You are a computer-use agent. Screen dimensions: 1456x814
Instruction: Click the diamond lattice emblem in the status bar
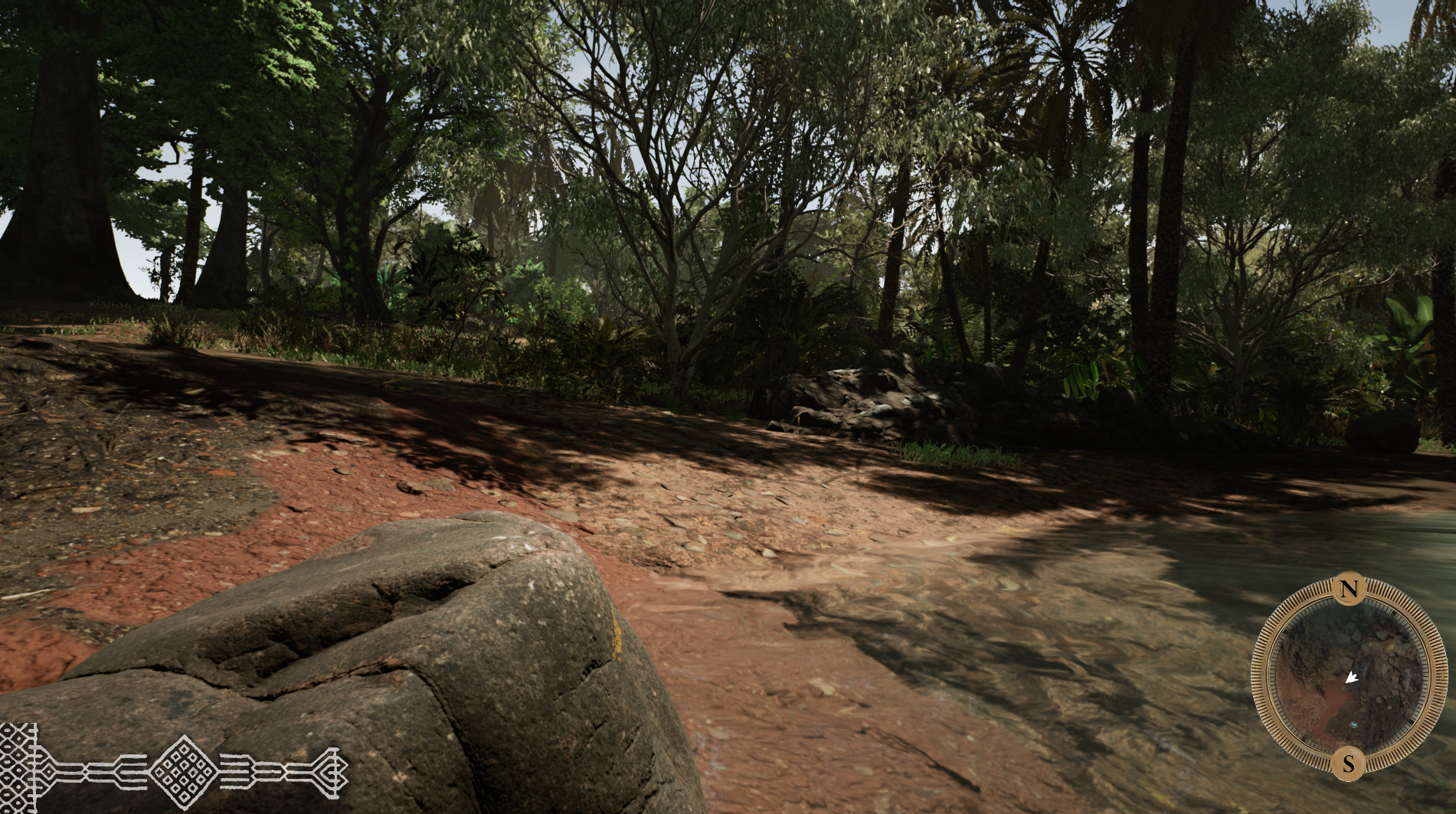(183, 771)
